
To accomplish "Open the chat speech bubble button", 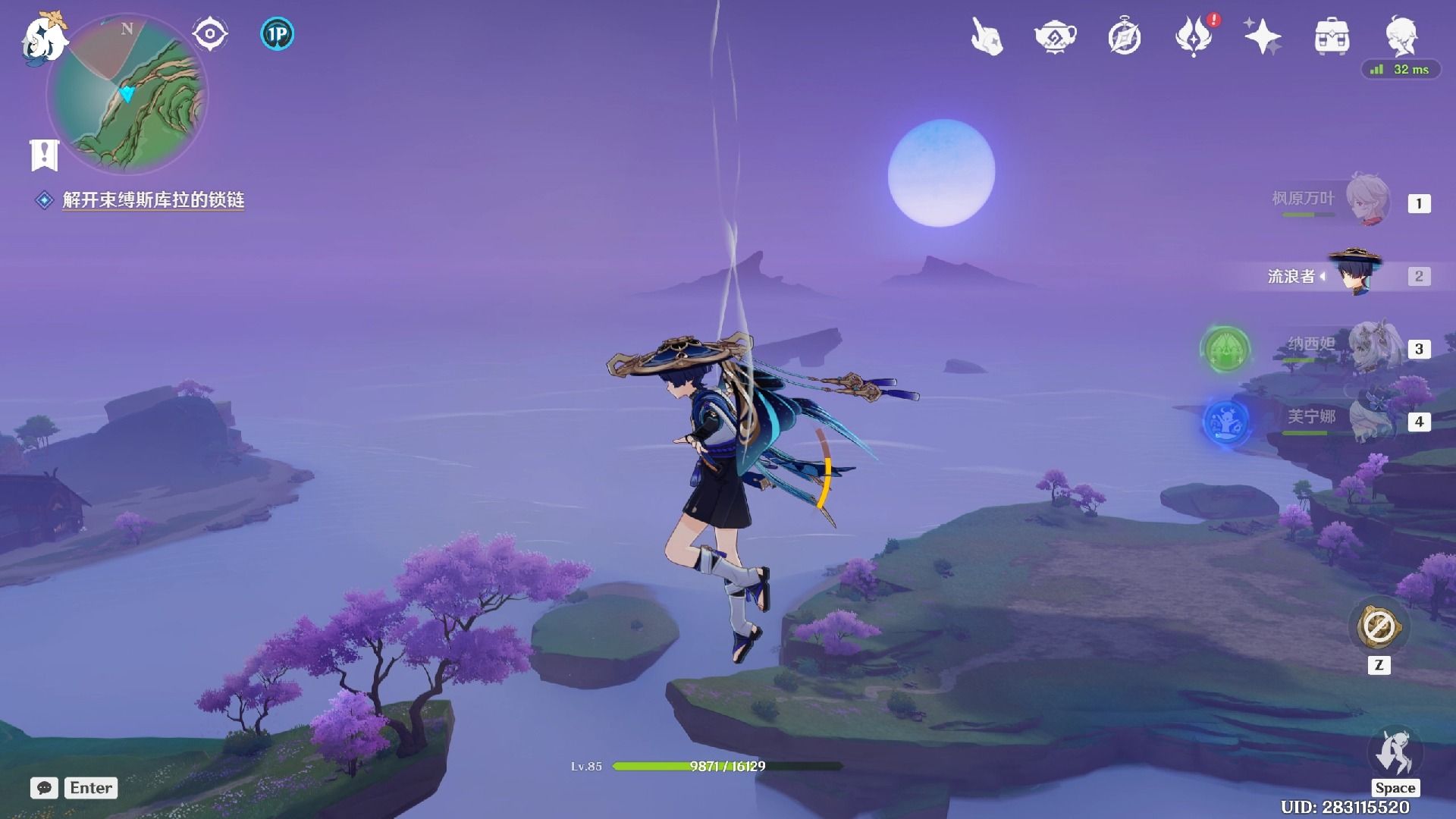I will pyautogui.click(x=44, y=788).
